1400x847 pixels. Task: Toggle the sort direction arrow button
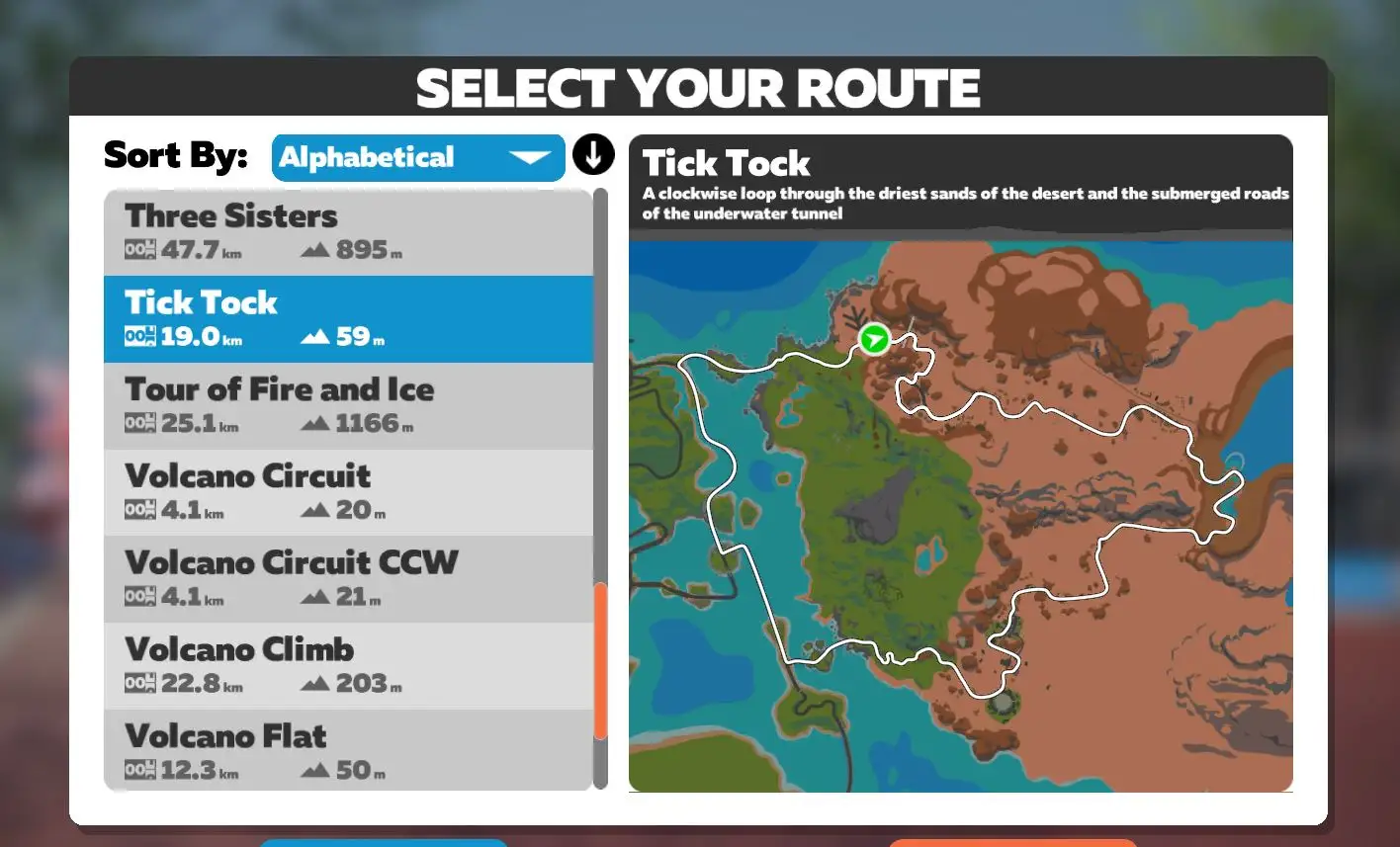click(593, 155)
